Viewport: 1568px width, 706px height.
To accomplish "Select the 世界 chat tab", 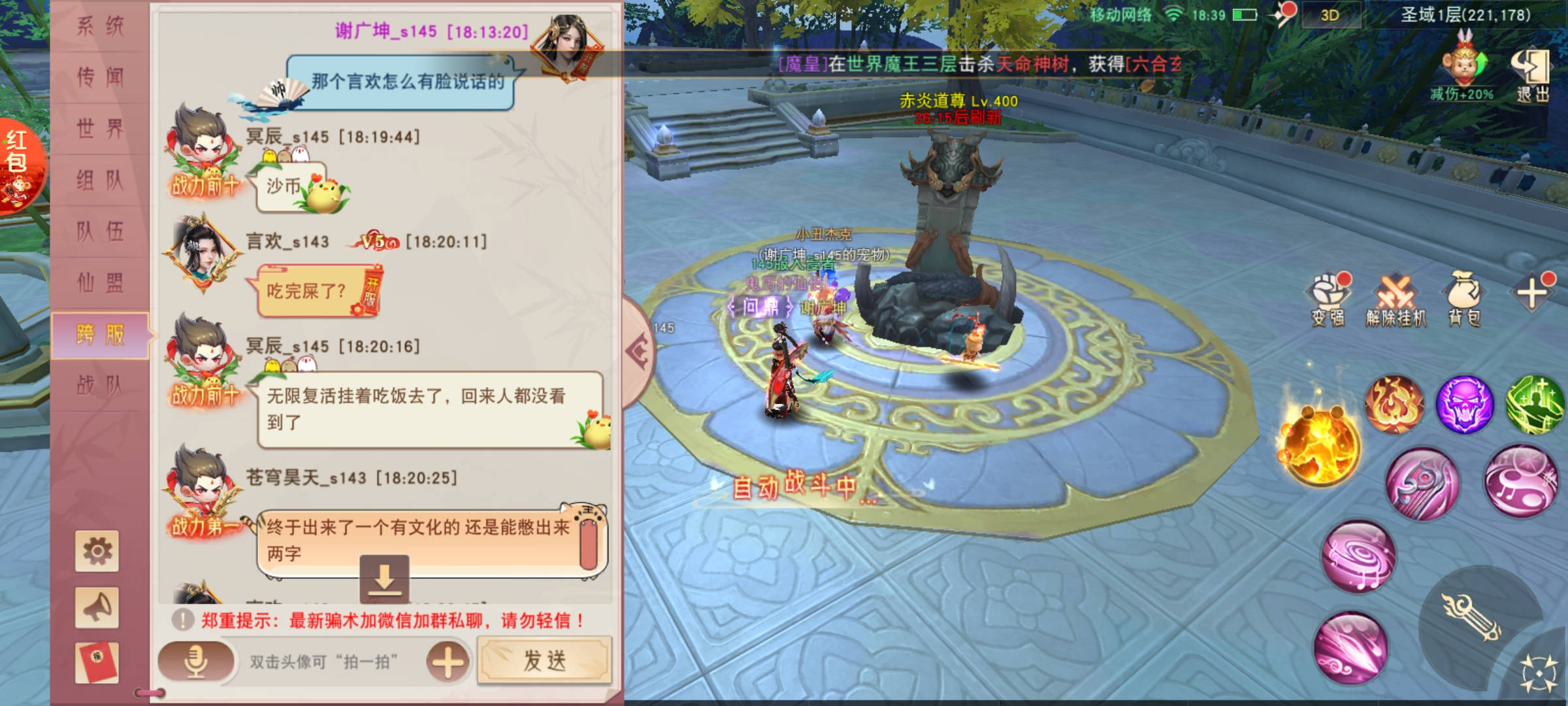I will coord(100,129).
